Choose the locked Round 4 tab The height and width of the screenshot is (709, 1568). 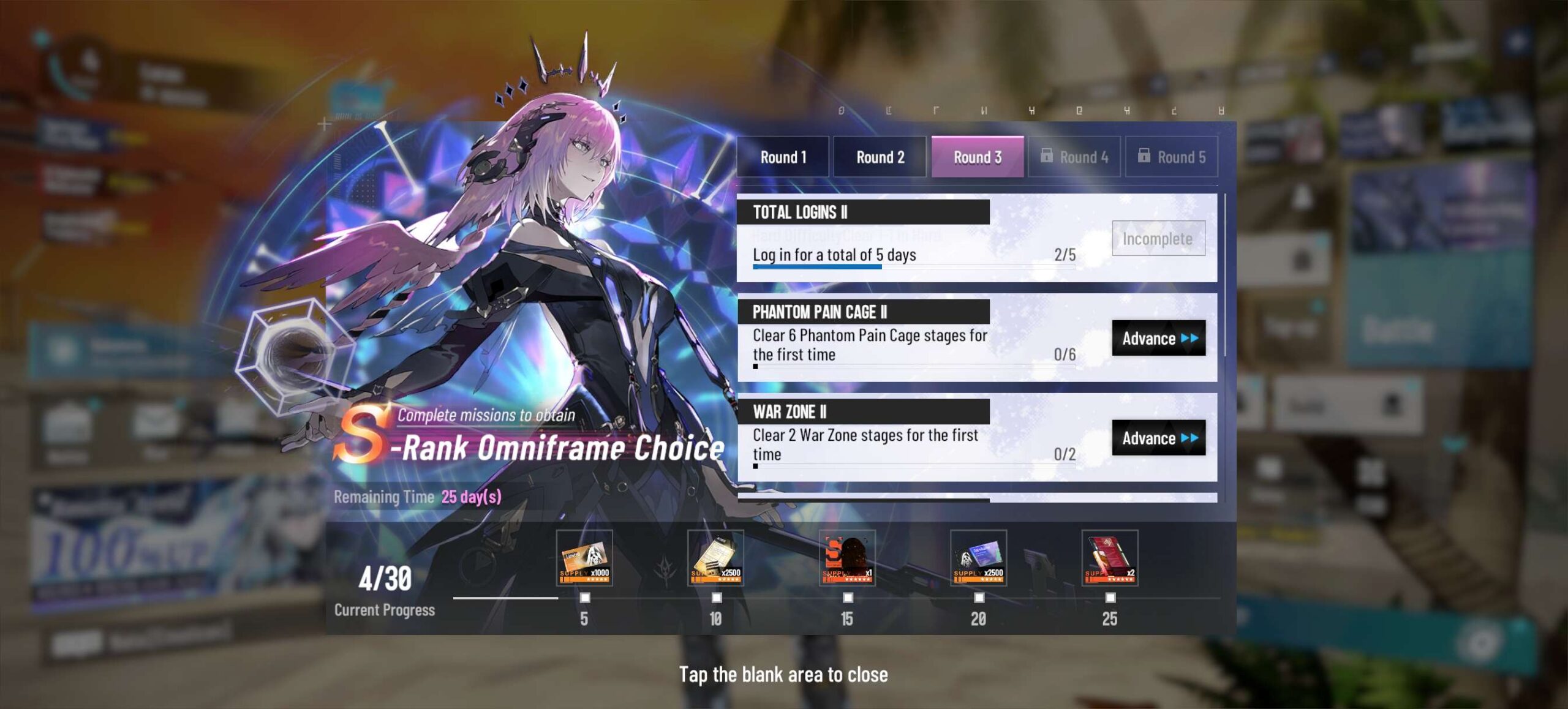(x=1074, y=157)
